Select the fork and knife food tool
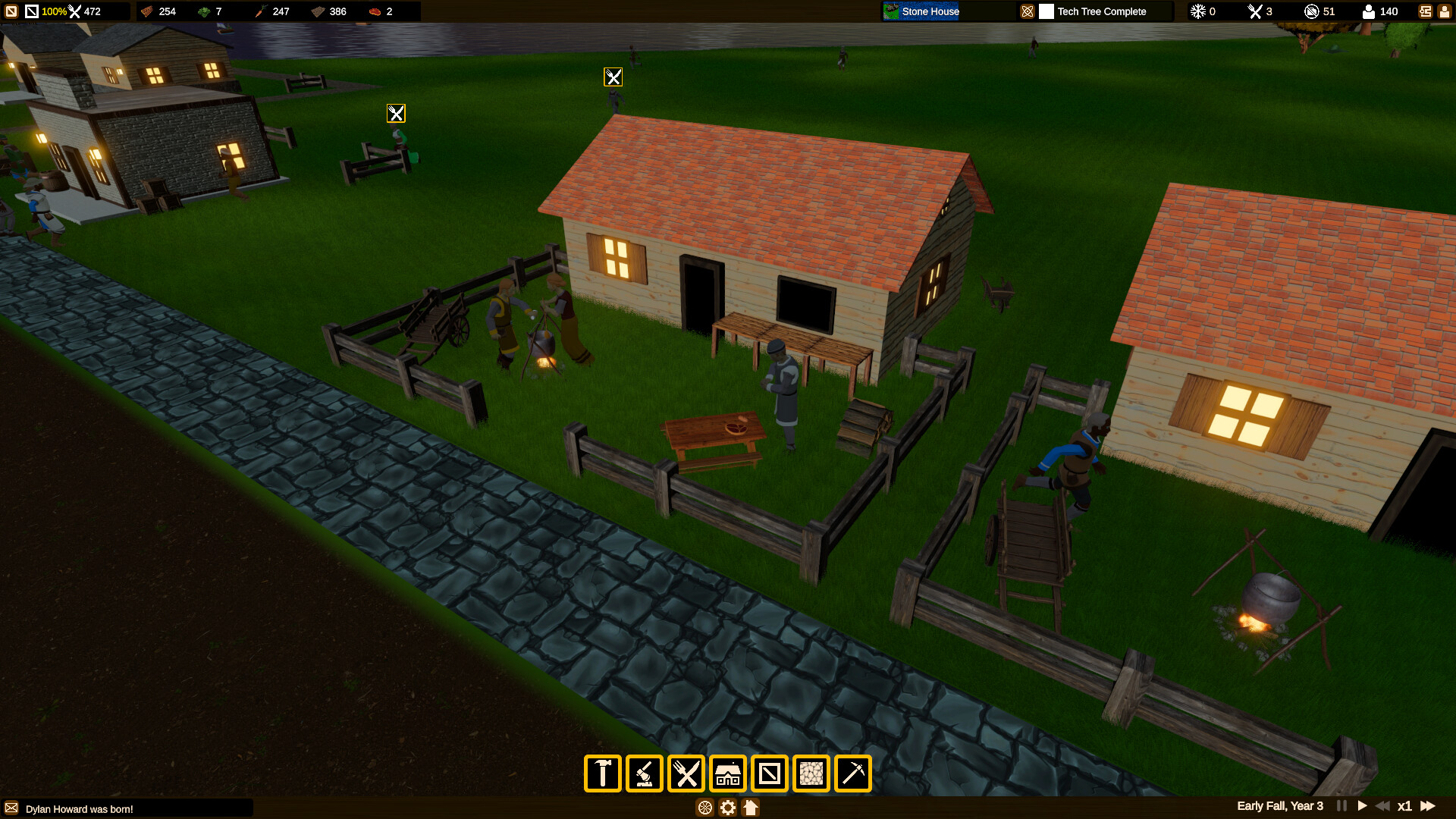Screen dimensions: 1456x819 [x=686, y=773]
